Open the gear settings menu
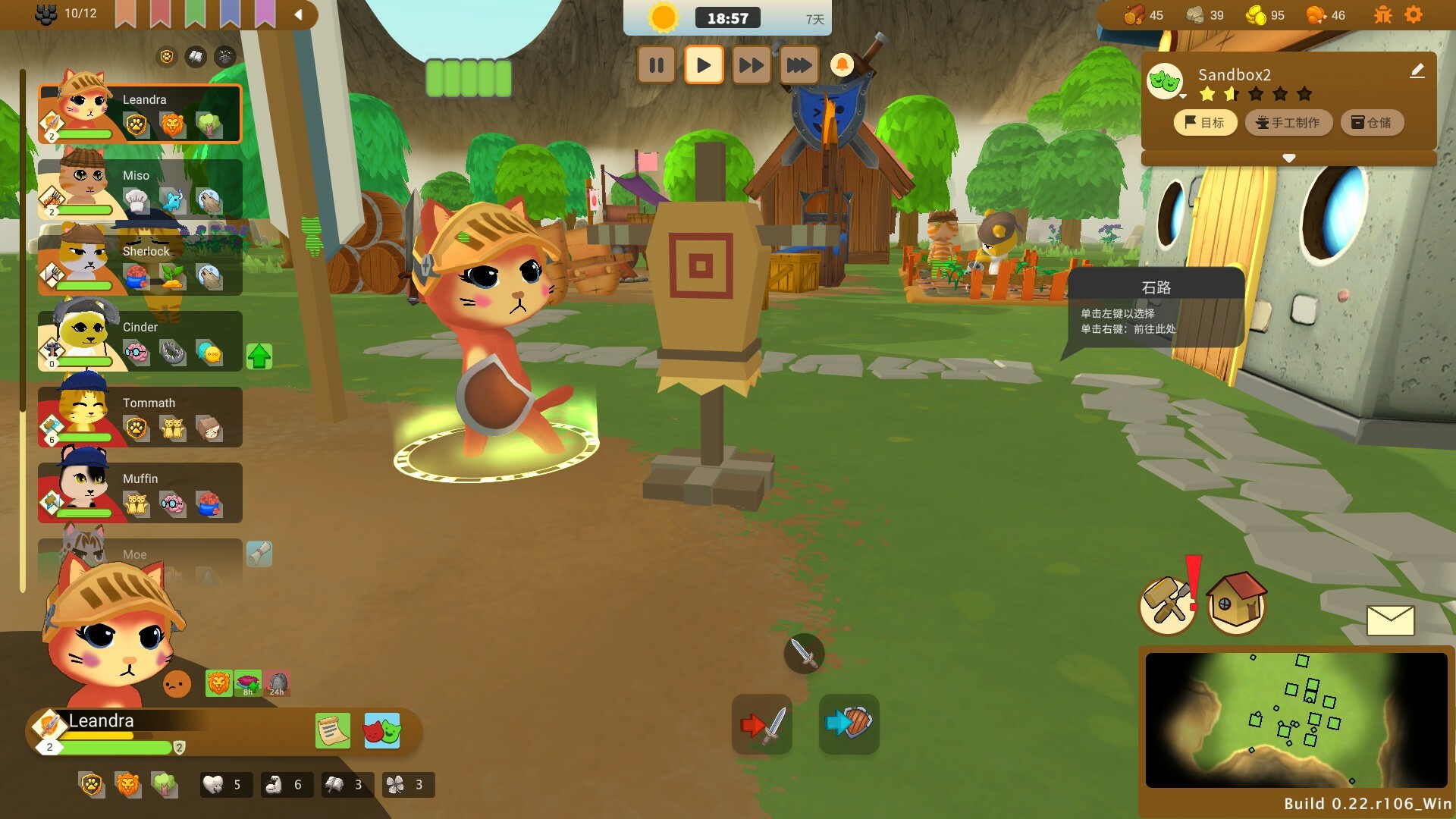Viewport: 1456px width, 819px height. [x=1414, y=15]
